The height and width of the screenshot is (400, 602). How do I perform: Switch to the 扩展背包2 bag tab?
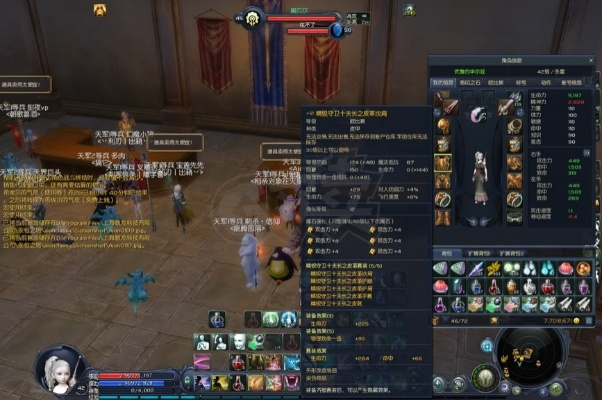[510, 253]
